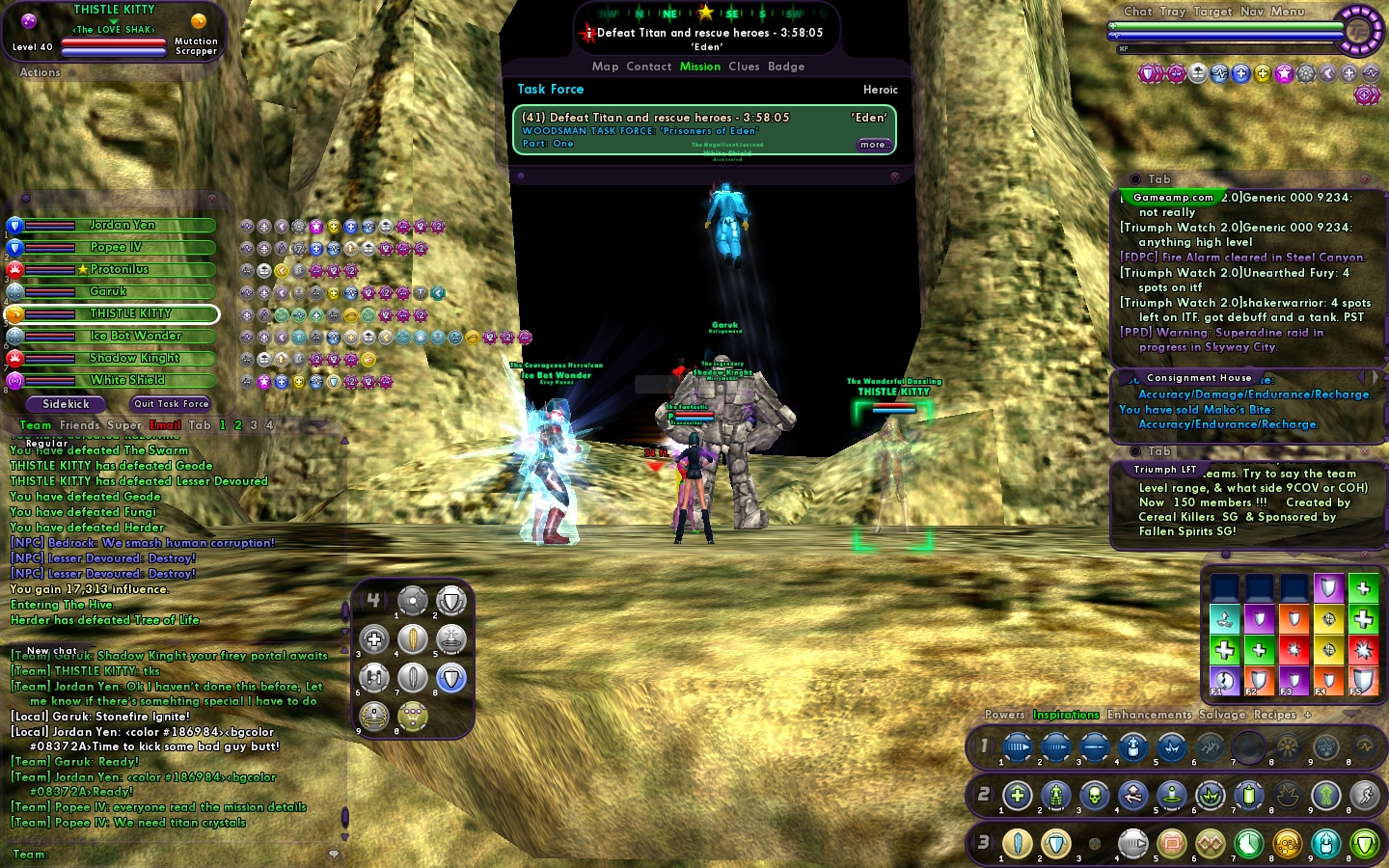Open the Badge tab
The image size is (1389, 868).
coord(786,67)
